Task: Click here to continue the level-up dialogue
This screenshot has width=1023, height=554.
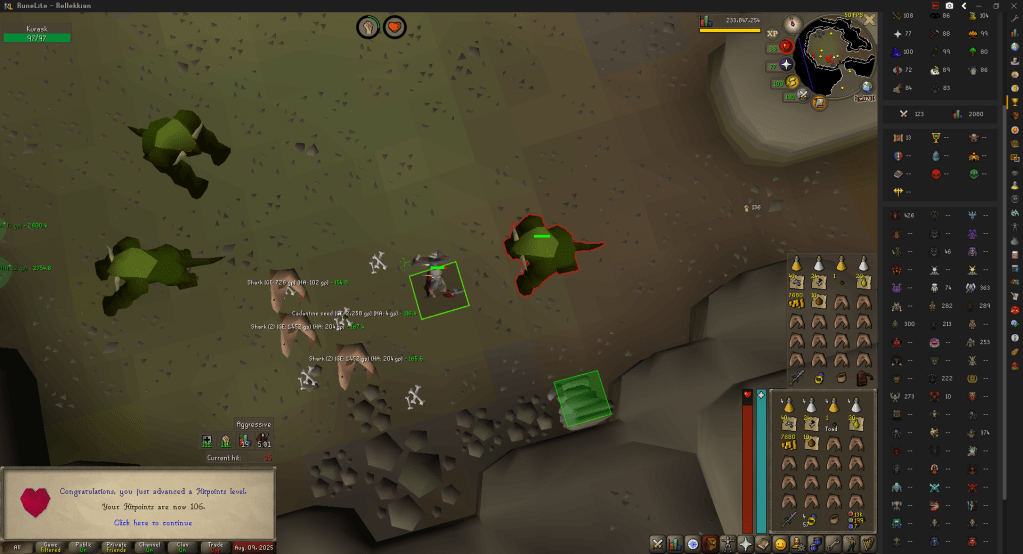Action: pyautogui.click(x=152, y=522)
